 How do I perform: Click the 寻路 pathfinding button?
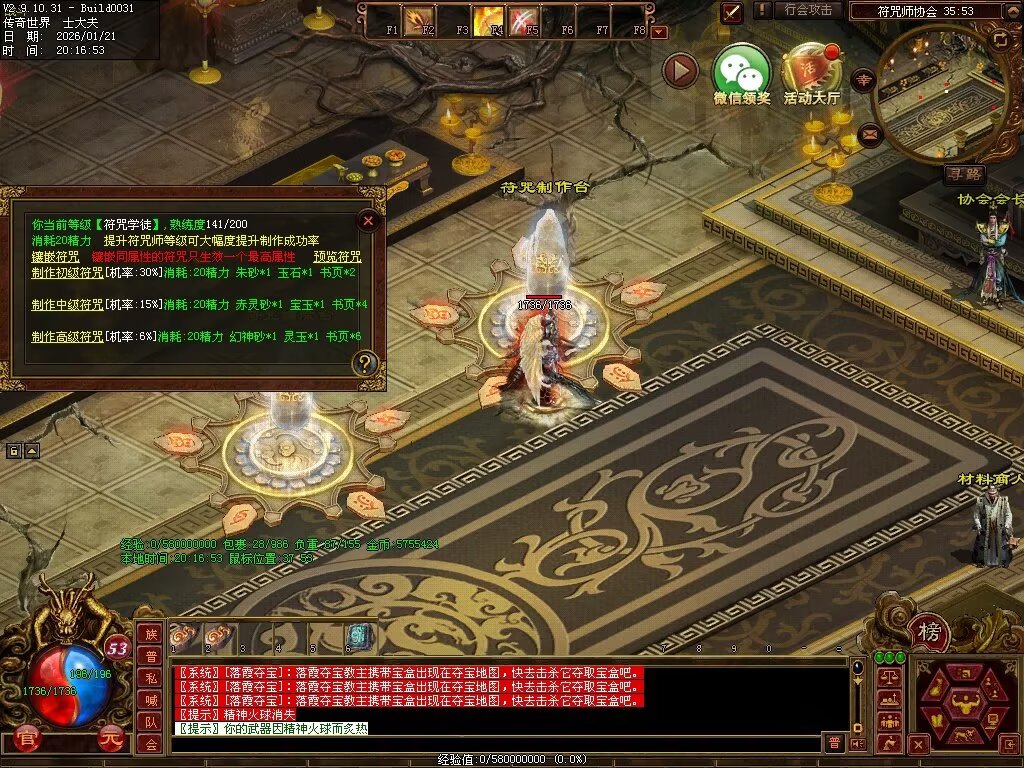coord(964,174)
